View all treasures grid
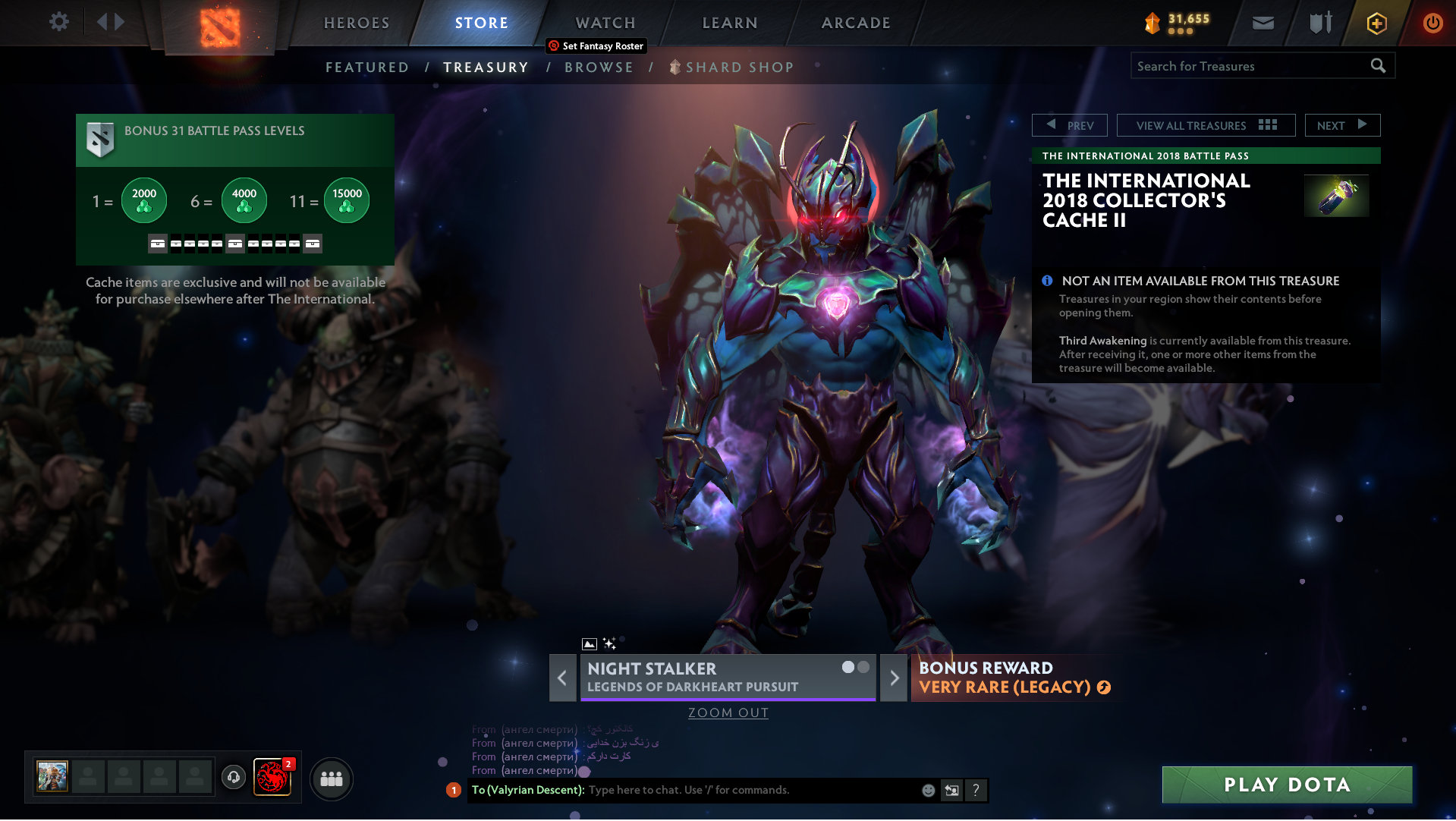Image resolution: width=1456 pixels, height=821 pixels. coord(1206,125)
